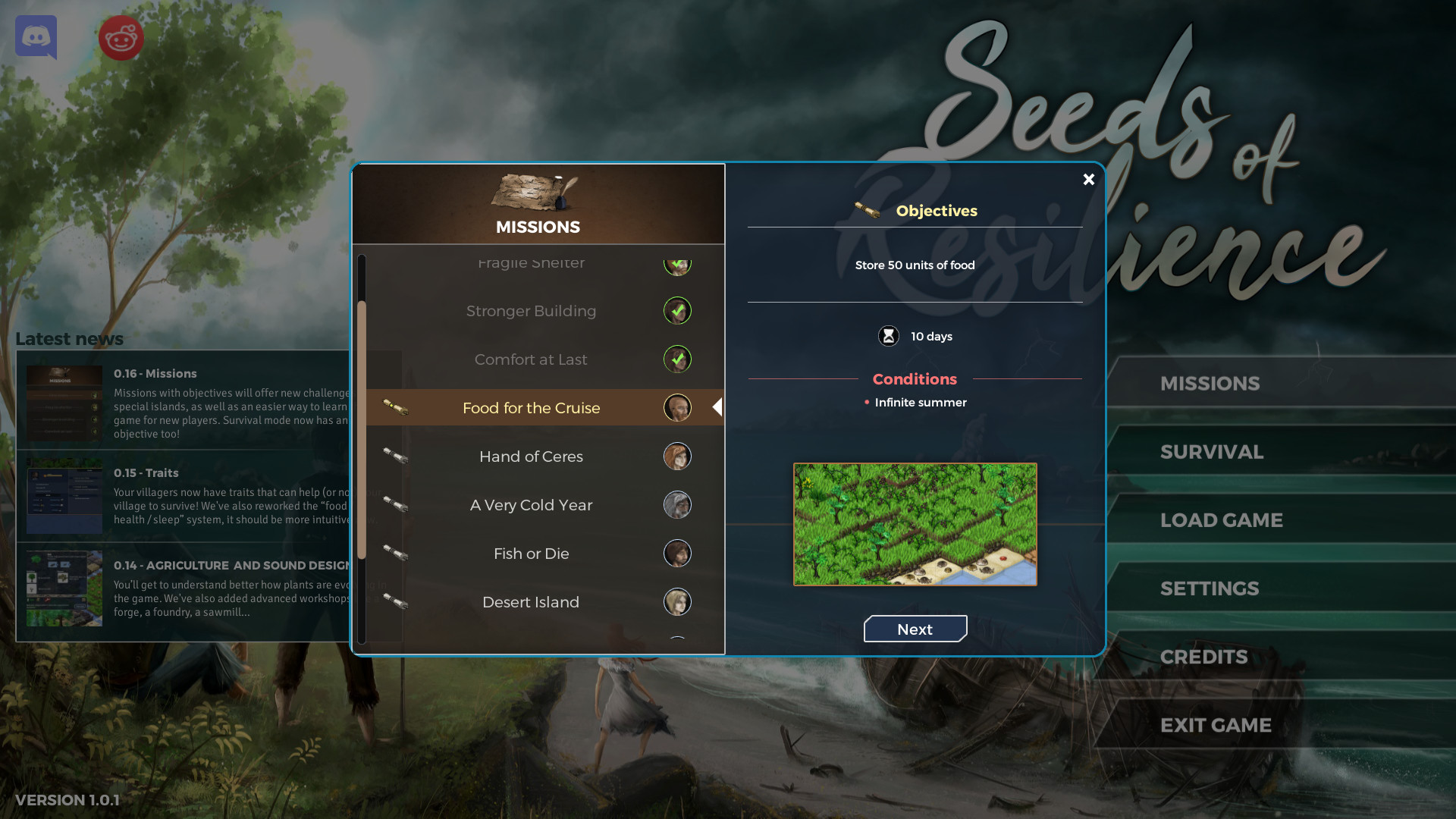Open the CREDITS menu entry

pos(1204,656)
